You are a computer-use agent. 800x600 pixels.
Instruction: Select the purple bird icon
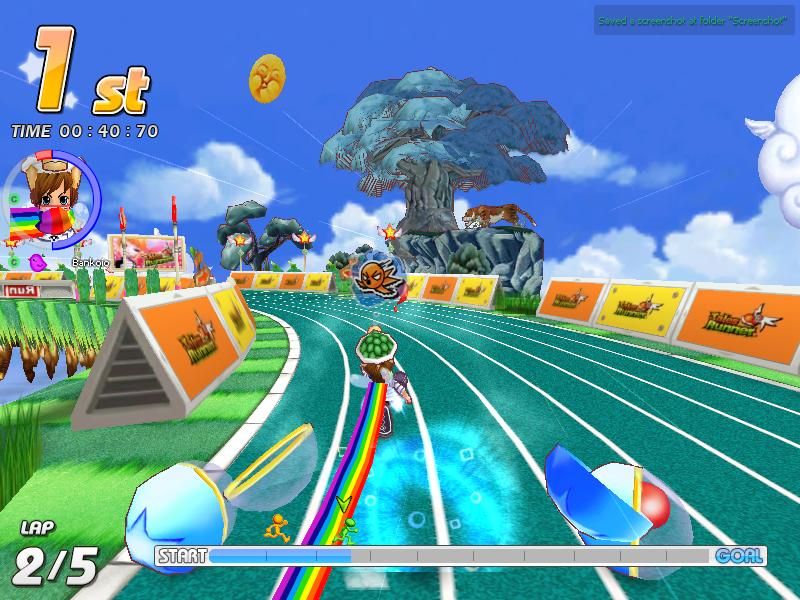pyautogui.click(x=39, y=261)
